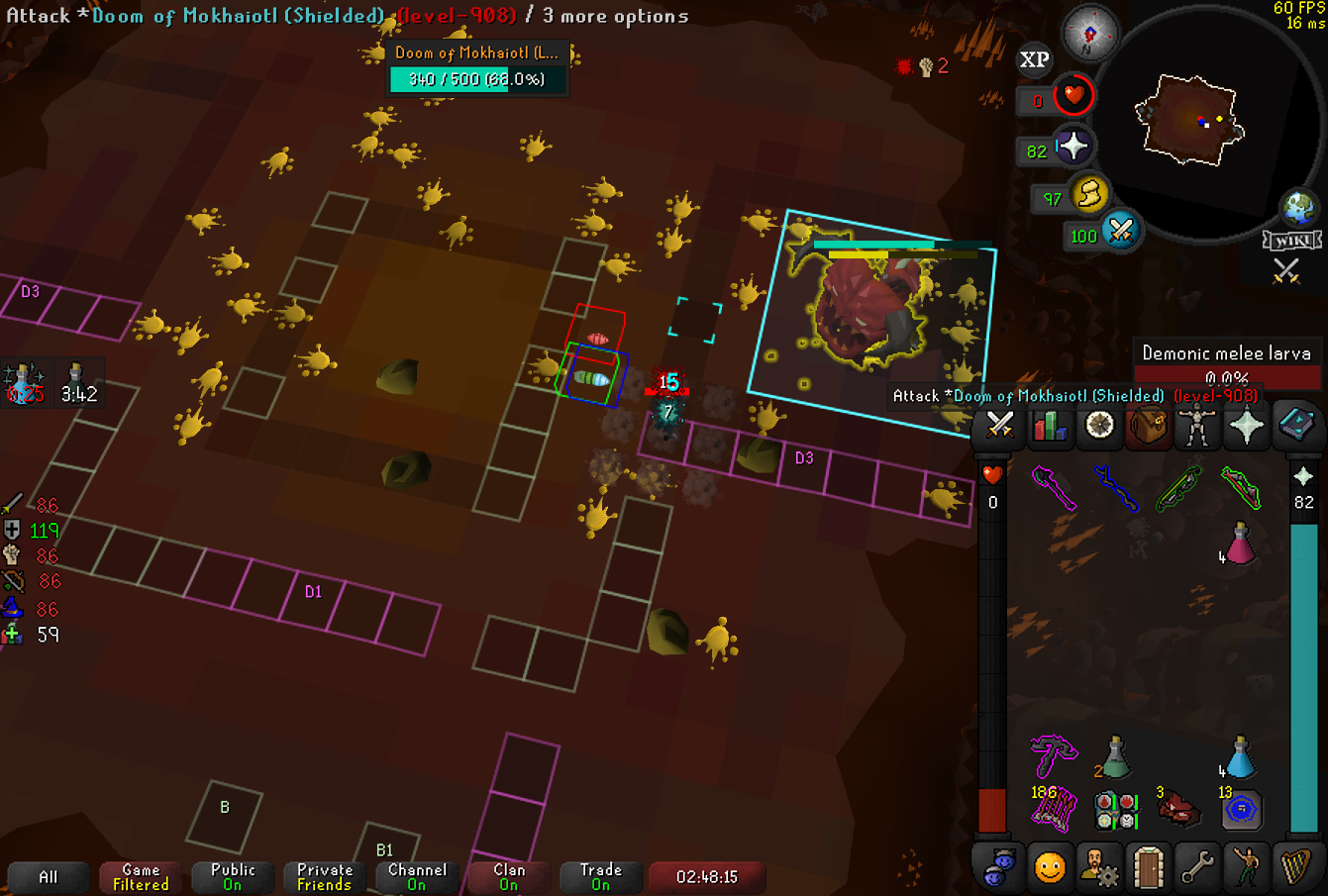
Task: Open the Logout door tab
Action: pyautogui.click(x=1148, y=867)
